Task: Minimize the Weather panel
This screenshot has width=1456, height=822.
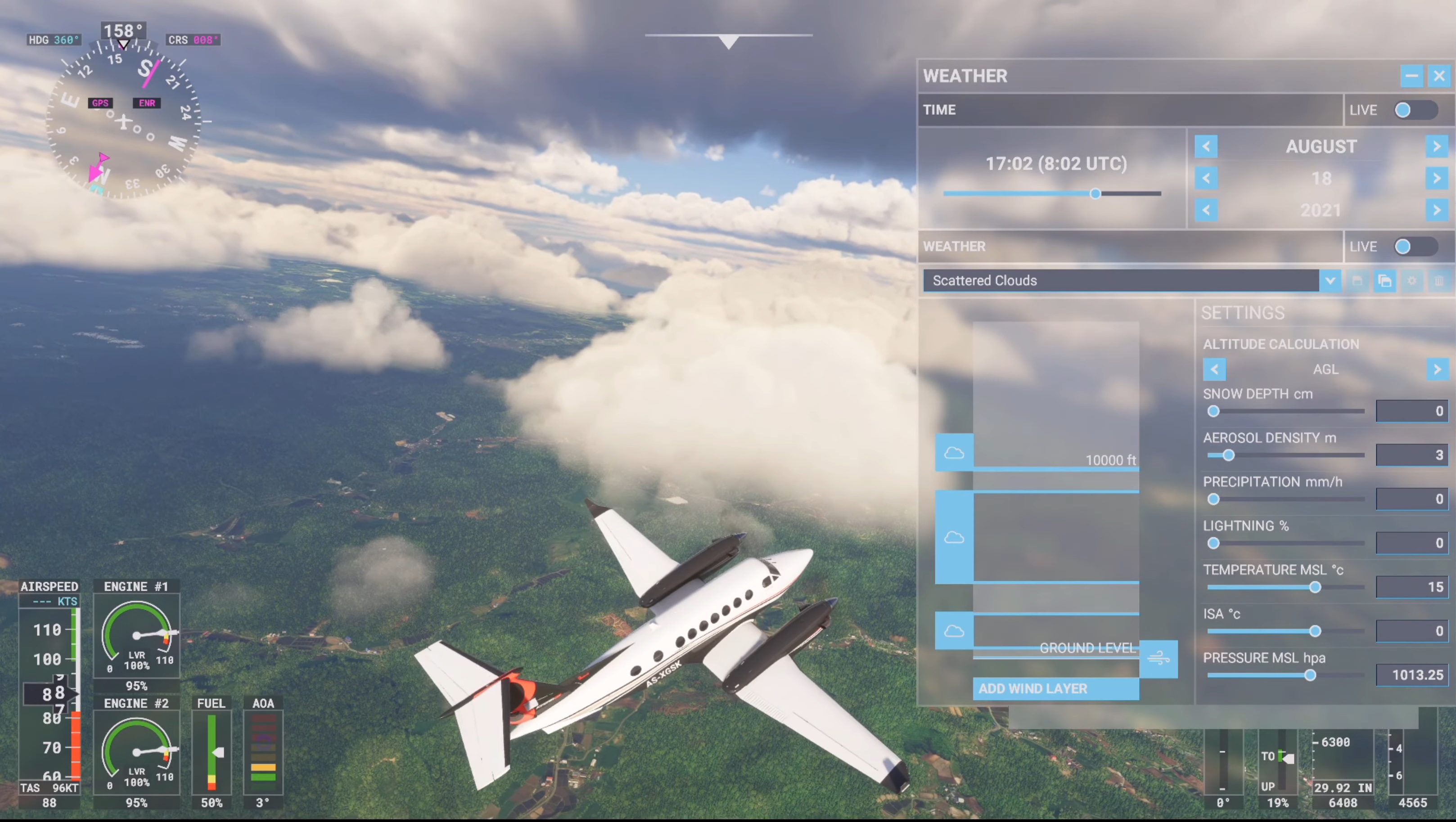Action: pos(1411,76)
